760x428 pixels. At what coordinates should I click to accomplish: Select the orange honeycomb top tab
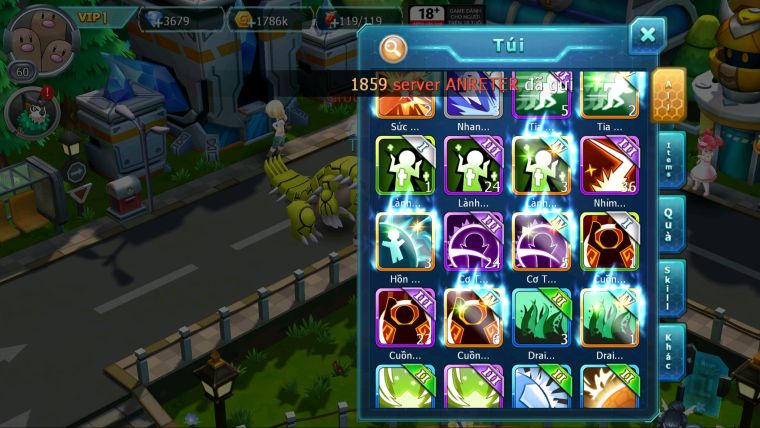(668, 95)
